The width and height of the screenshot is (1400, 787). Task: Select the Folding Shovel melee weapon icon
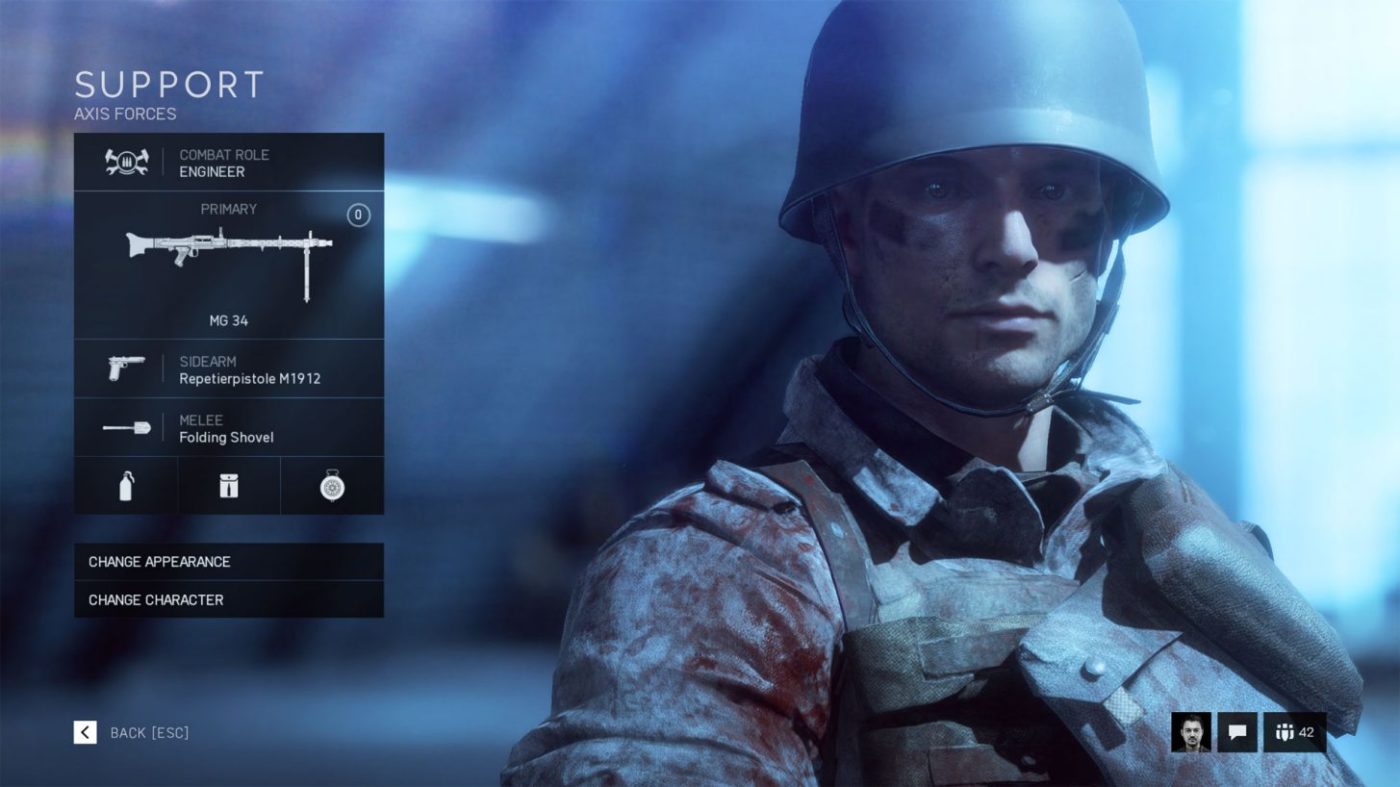[124, 428]
